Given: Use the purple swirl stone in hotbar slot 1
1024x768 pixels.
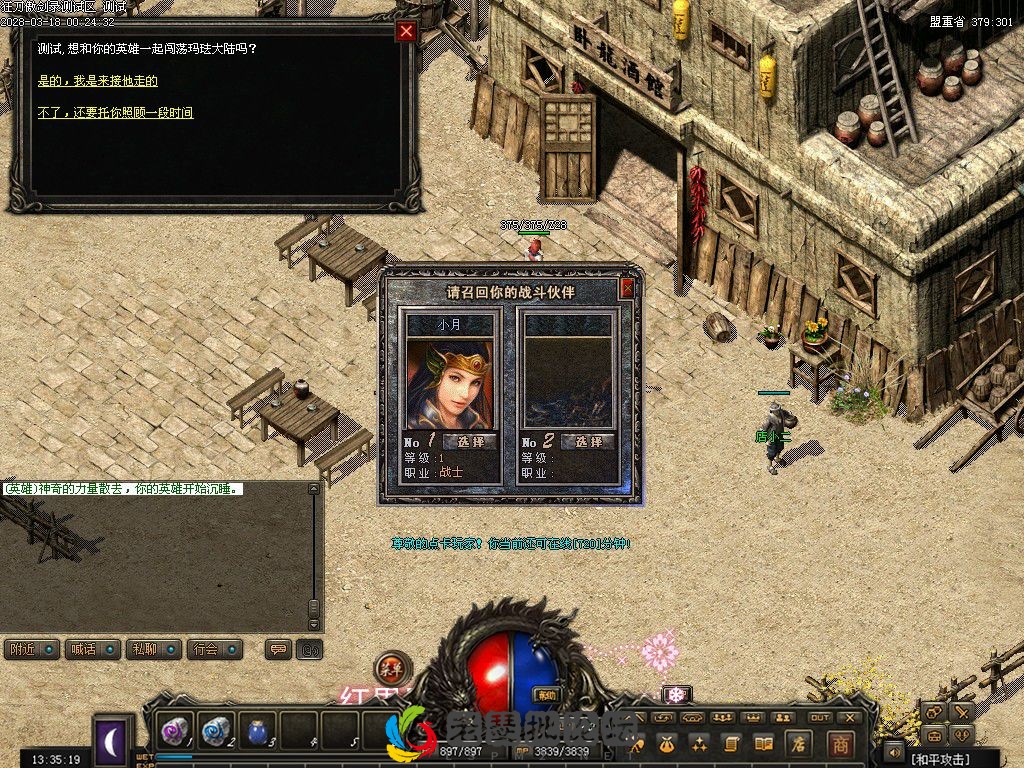Looking at the screenshot, I should click(177, 732).
